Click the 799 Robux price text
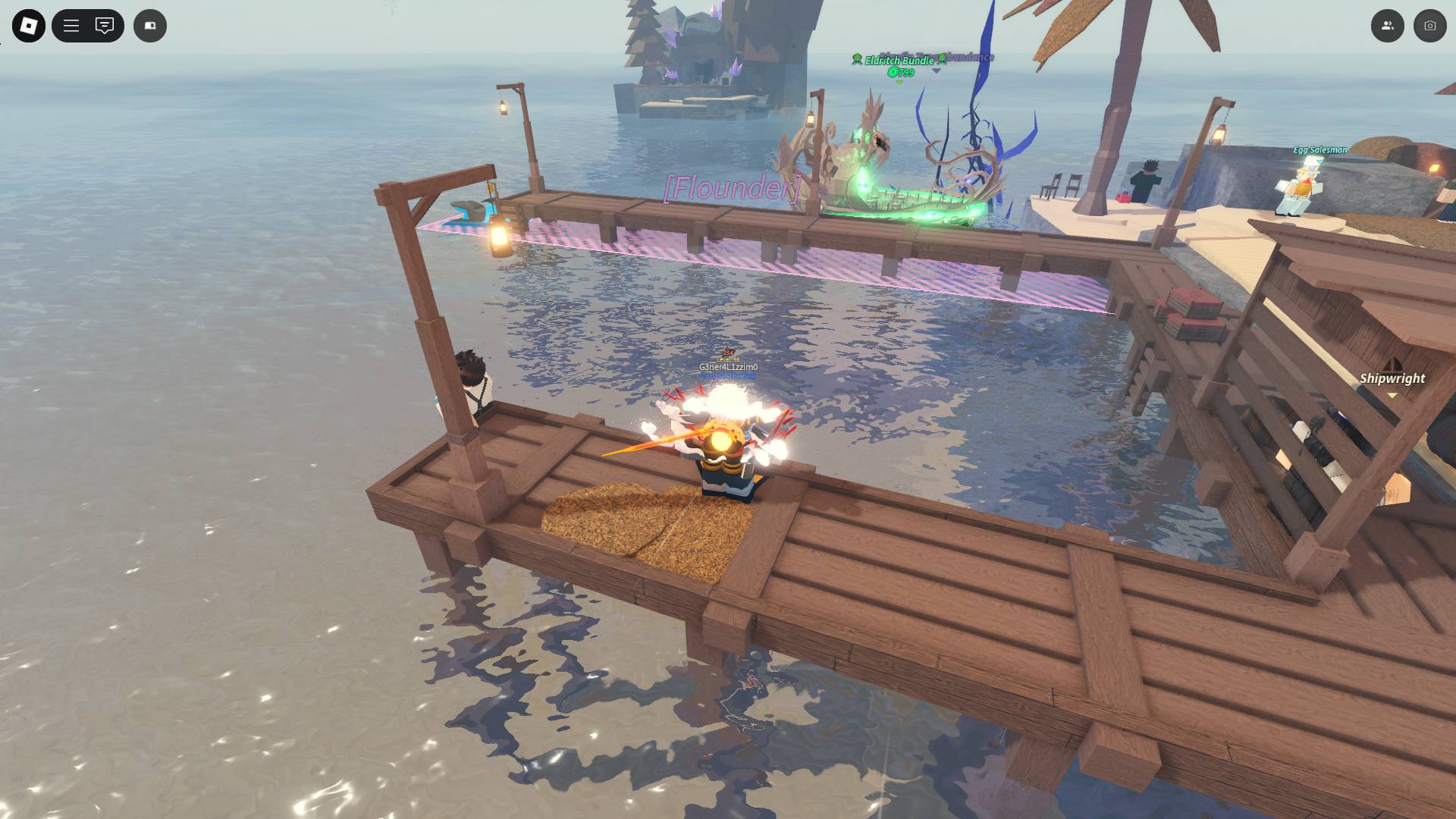The height and width of the screenshot is (819, 1456). (x=906, y=73)
